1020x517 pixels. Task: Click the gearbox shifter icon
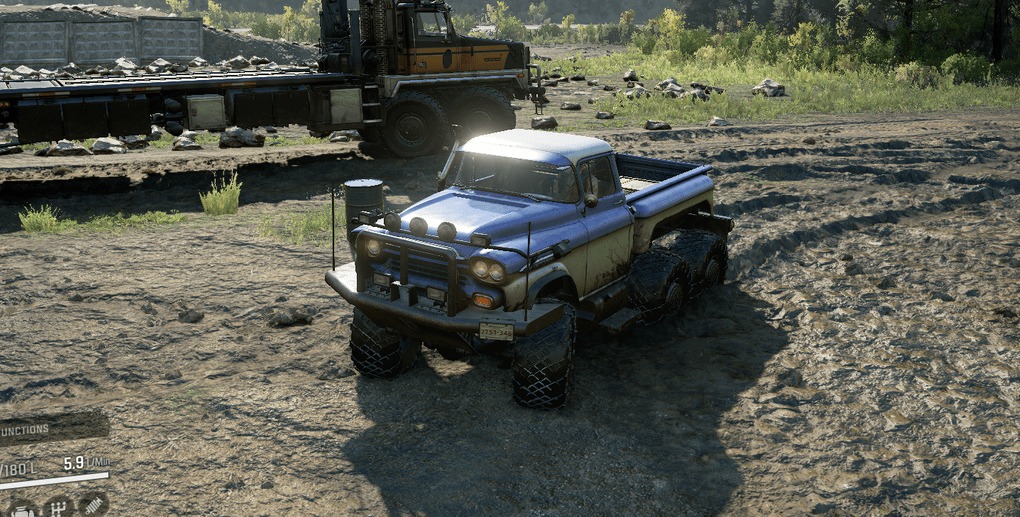(x=57, y=507)
